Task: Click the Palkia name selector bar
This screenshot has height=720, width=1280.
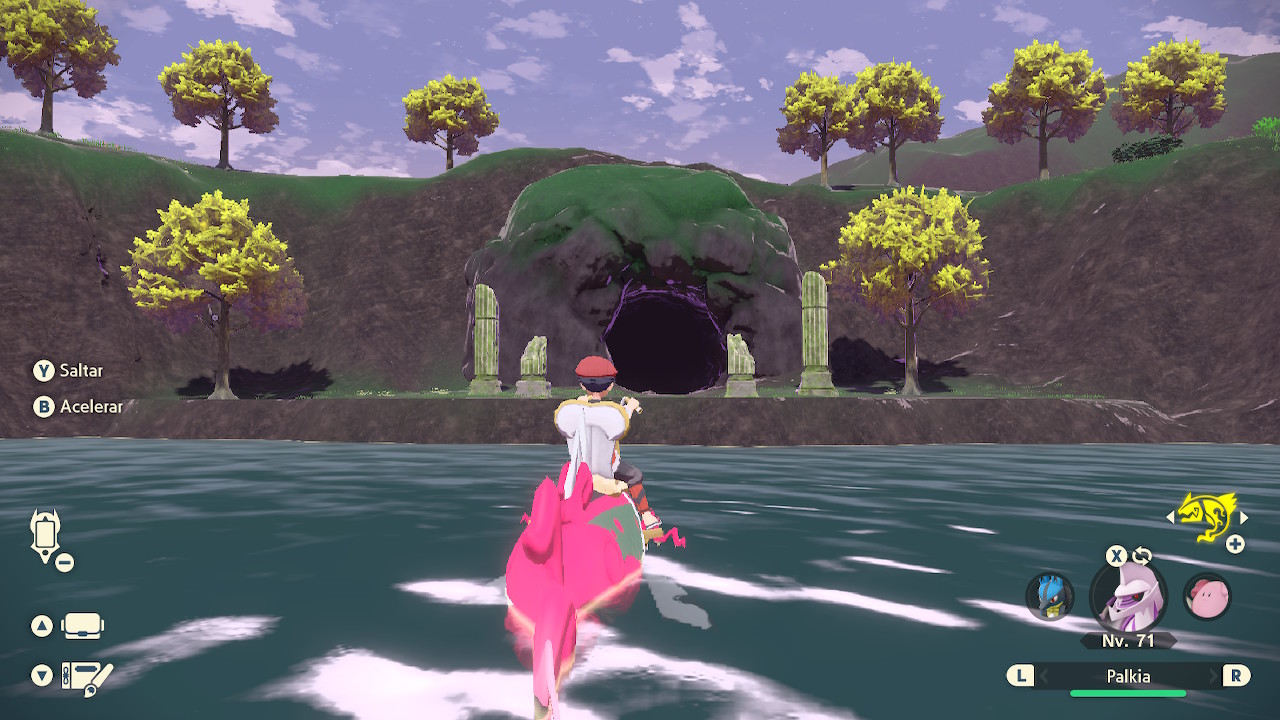Action: pos(1128,677)
